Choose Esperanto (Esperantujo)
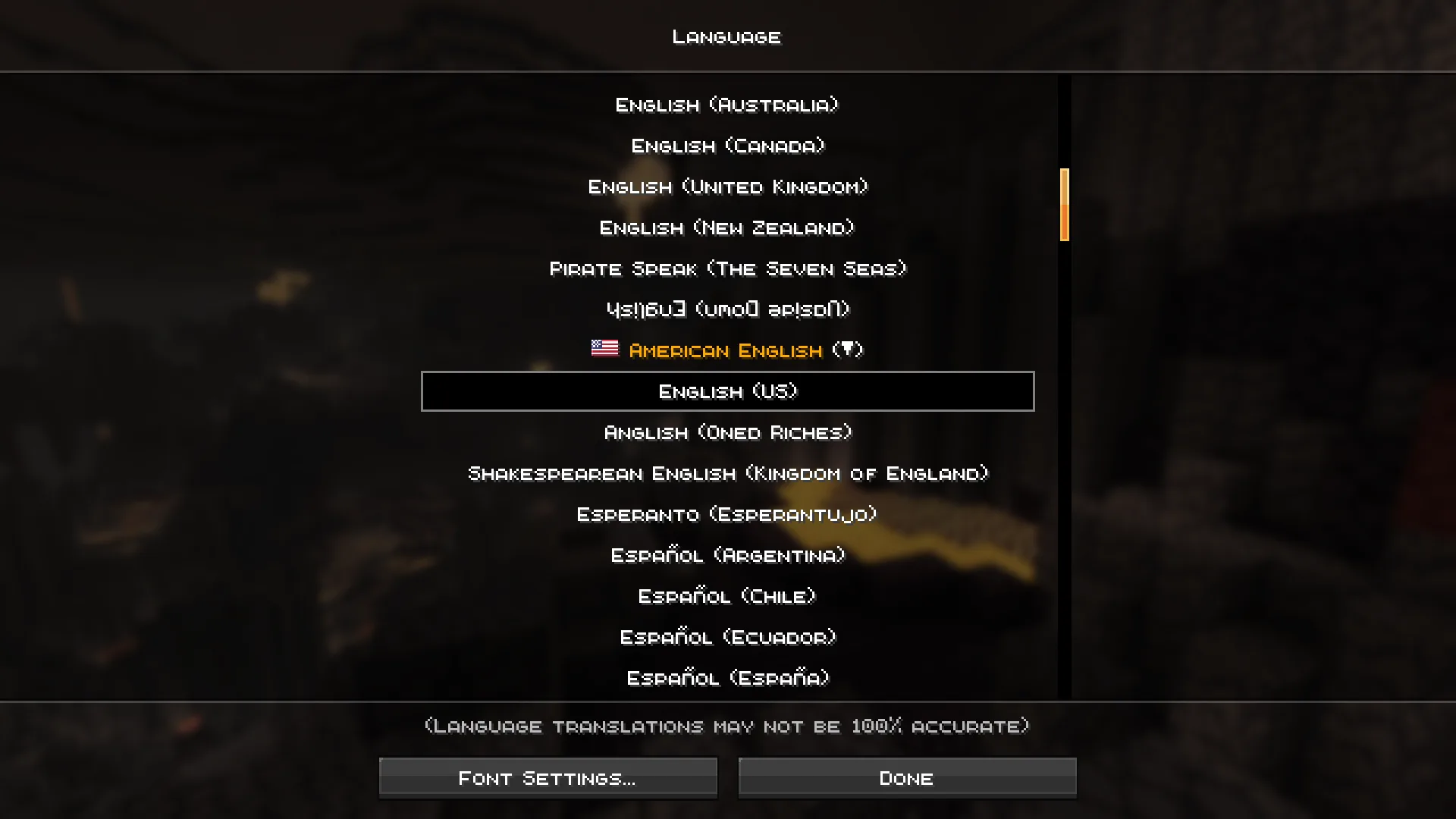This screenshot has width=1456, height=819. click(x=726, y=514)
